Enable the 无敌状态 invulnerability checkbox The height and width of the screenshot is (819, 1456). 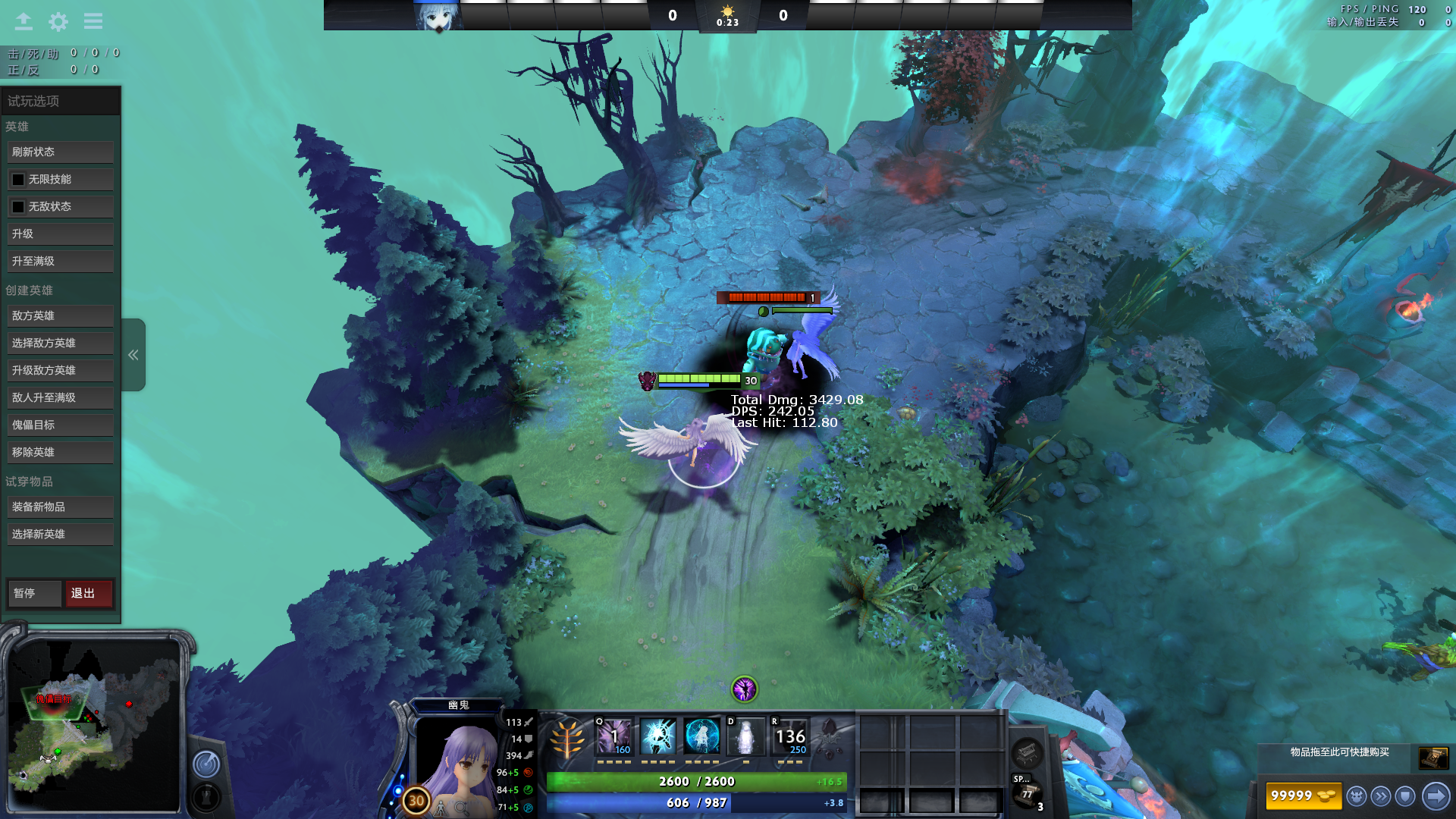coord(18,207)
